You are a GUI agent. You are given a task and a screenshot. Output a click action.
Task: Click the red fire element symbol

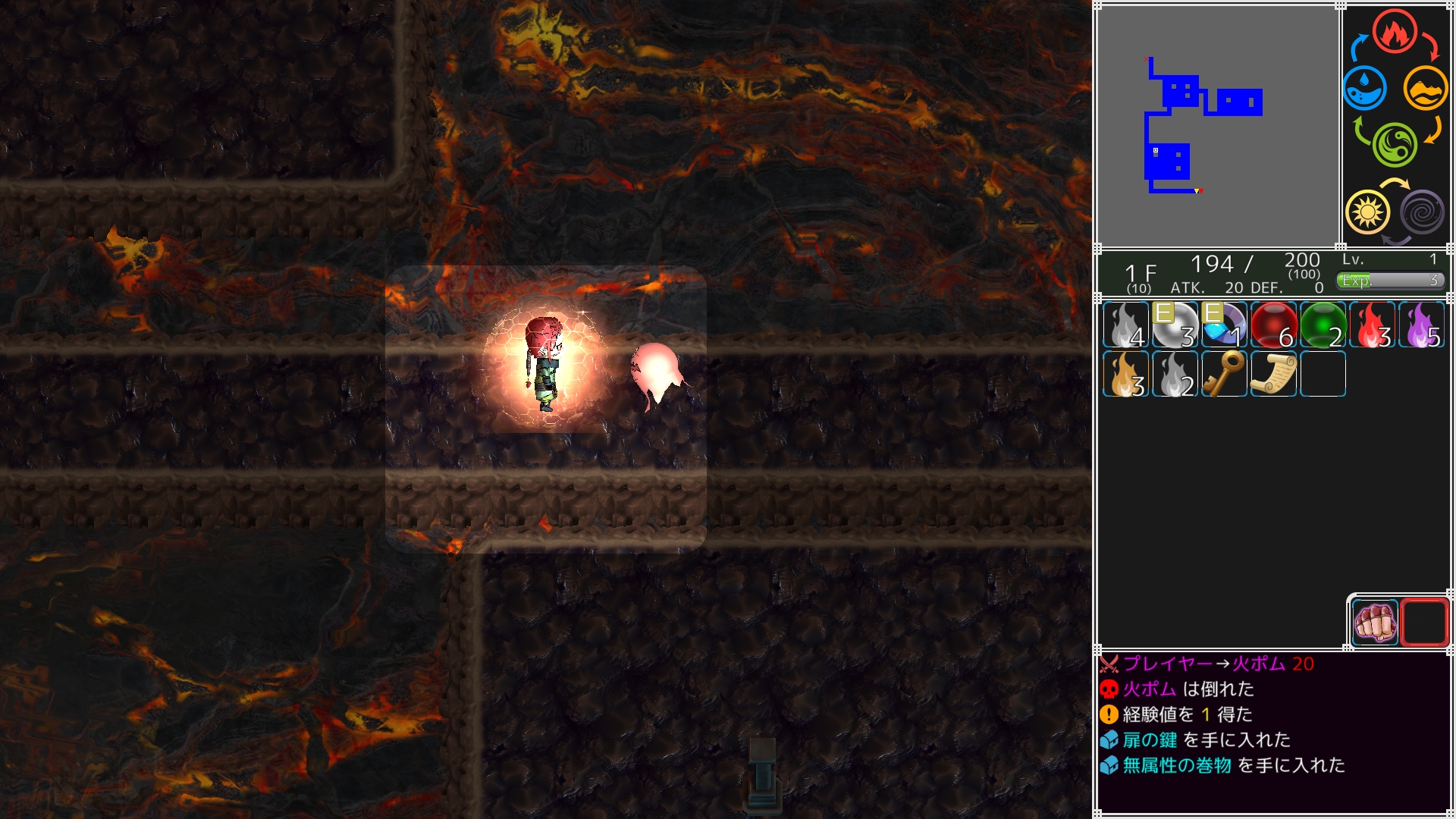[x=1394, y=32]
